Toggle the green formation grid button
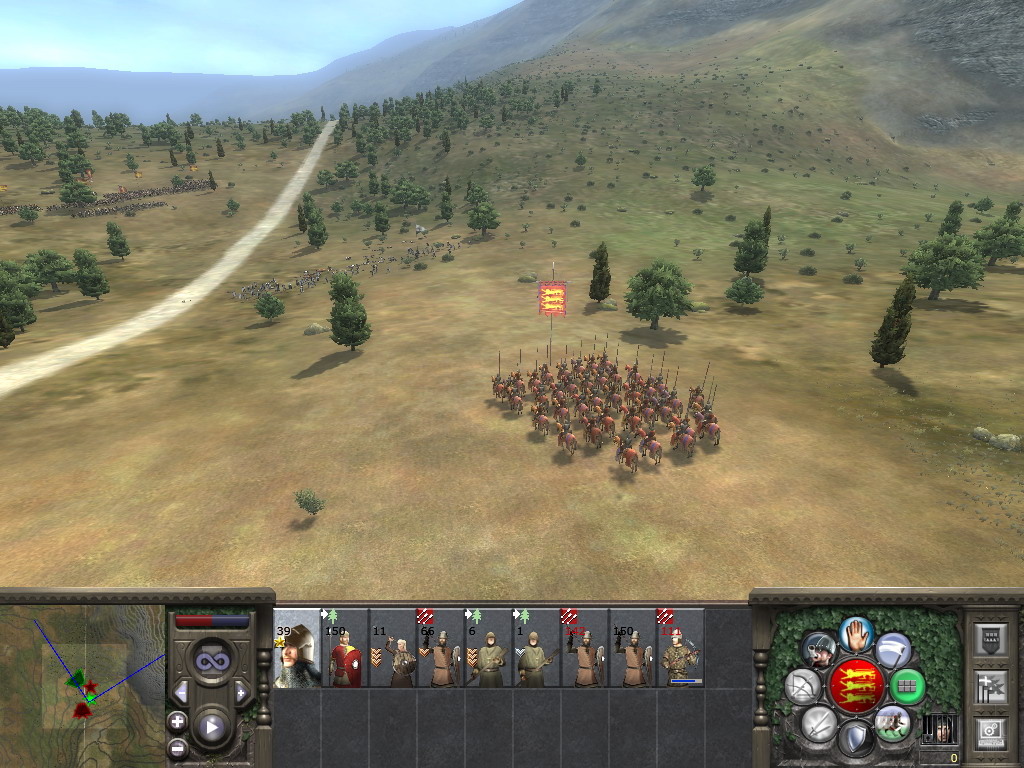 pos(907,686)
